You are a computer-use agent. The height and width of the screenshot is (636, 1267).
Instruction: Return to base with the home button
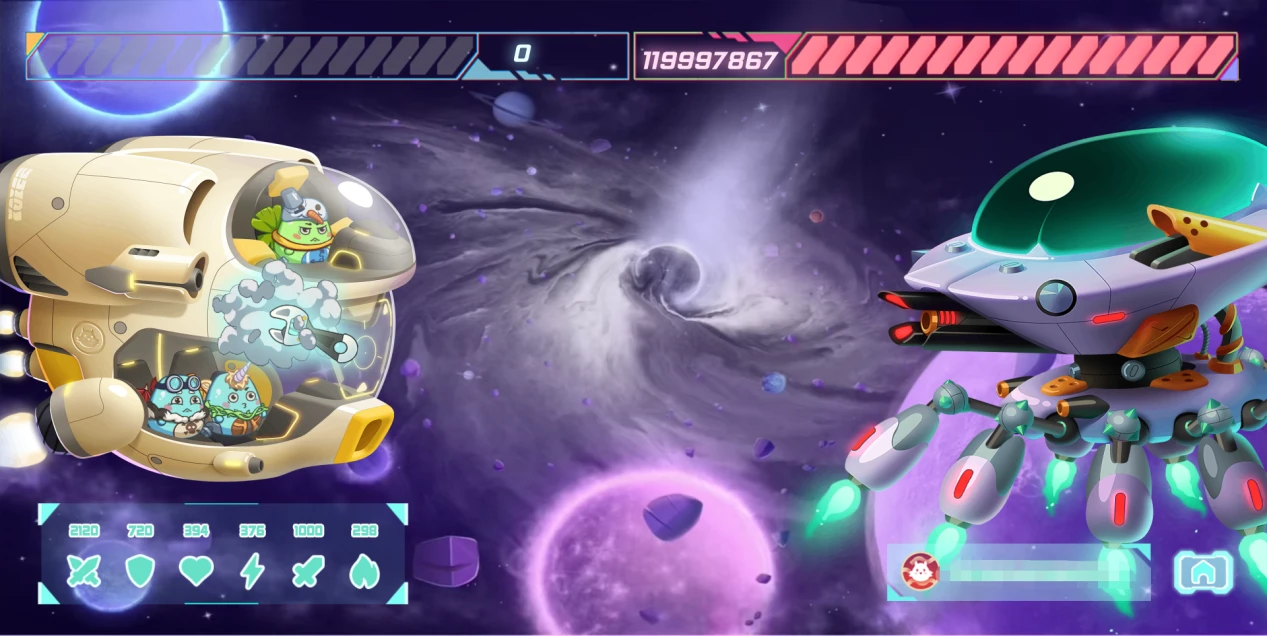(x=1203, y=572)
